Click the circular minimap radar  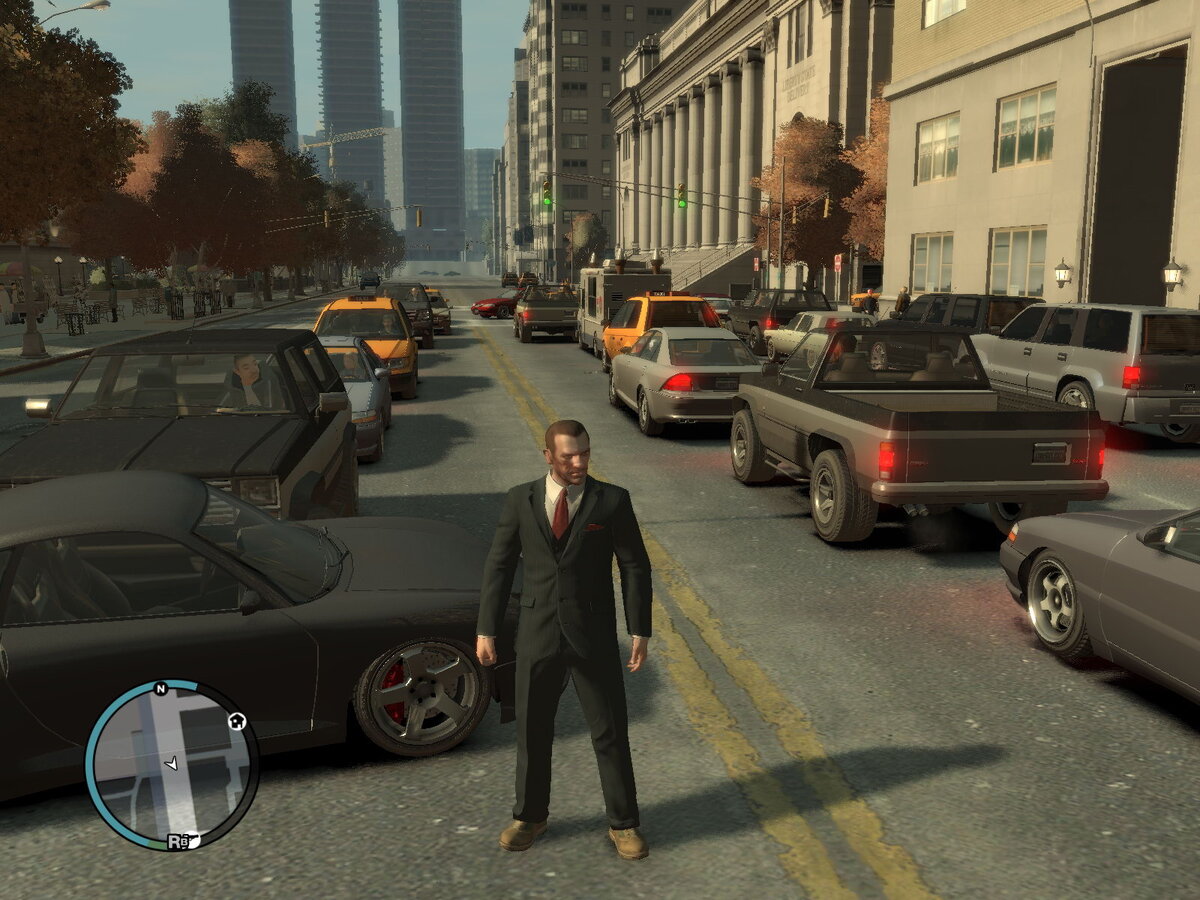[x=171, y=765]
